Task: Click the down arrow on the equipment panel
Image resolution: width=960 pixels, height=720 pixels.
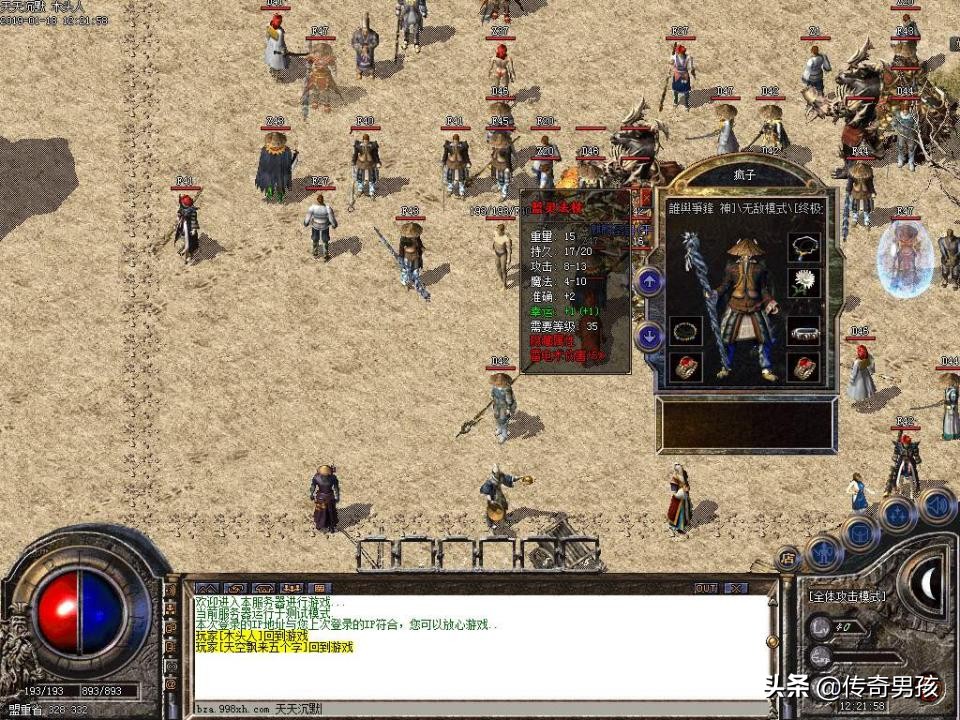Action: point(649,335)
